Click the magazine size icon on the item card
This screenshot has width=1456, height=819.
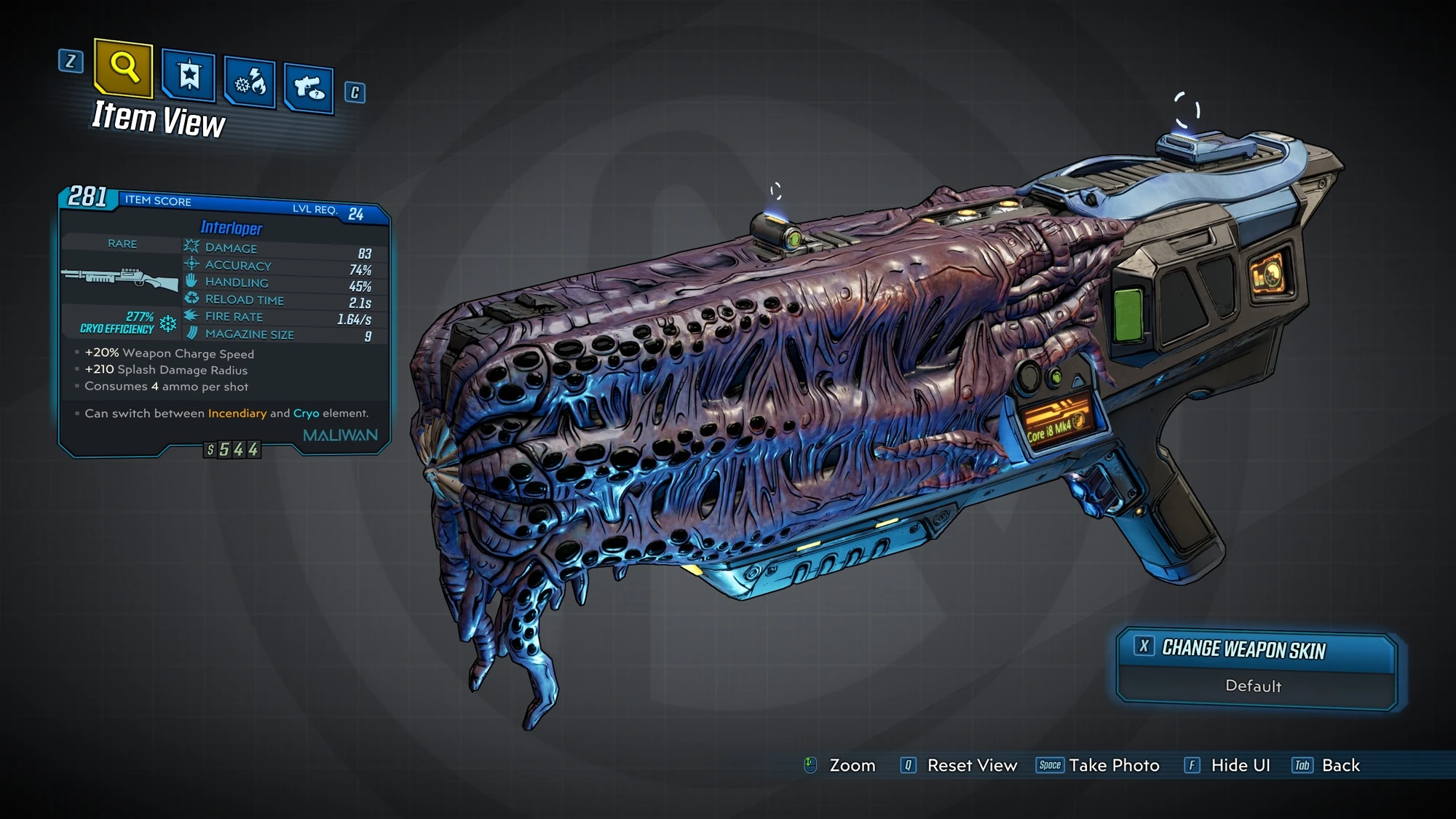191,334
